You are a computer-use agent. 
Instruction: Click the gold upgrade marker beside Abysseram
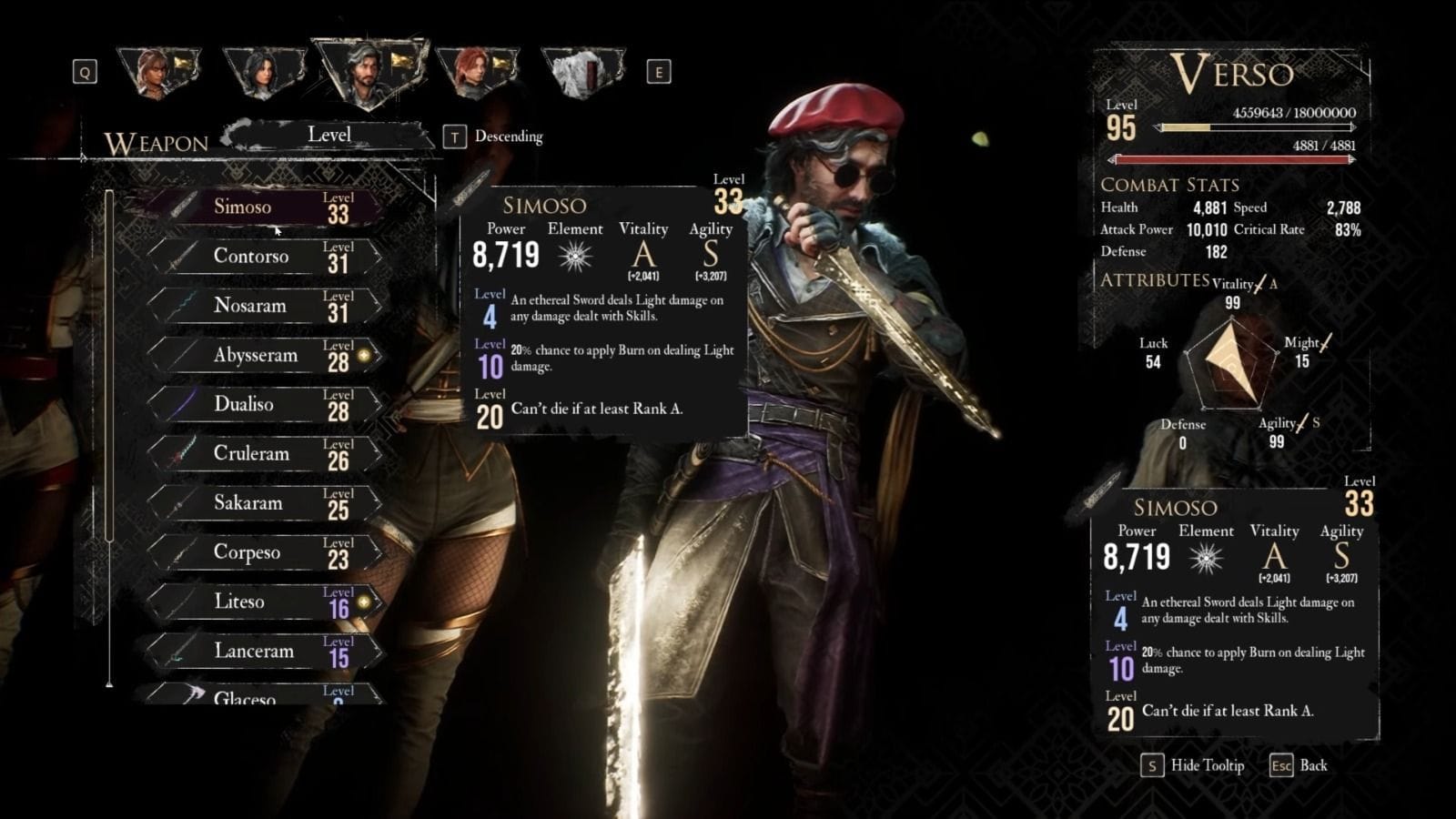pyautogui.click(x=366, y=355)
